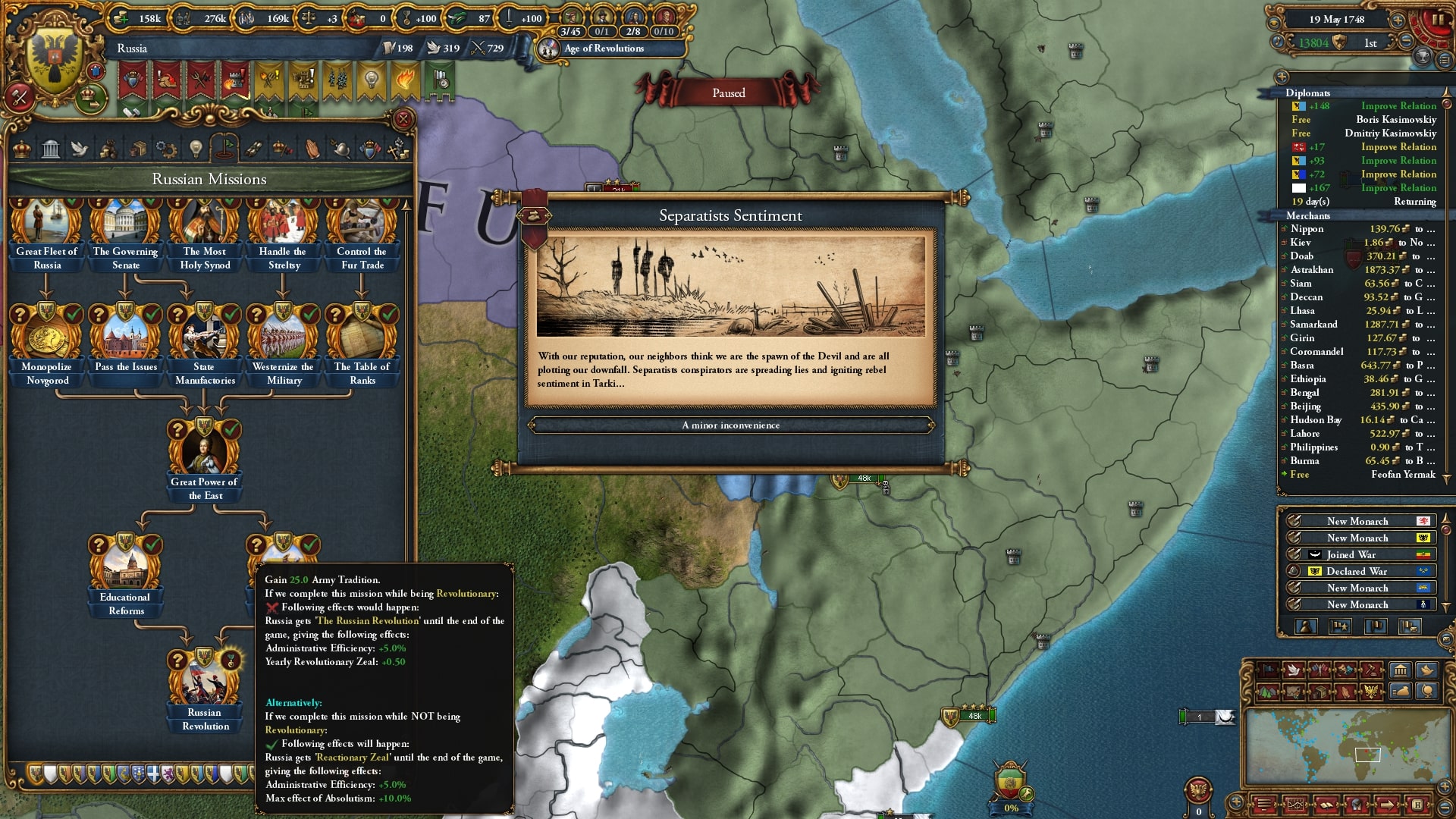Toggle the game pause button
Screen dimensions: 1456x819
(x=1438, y=20)
